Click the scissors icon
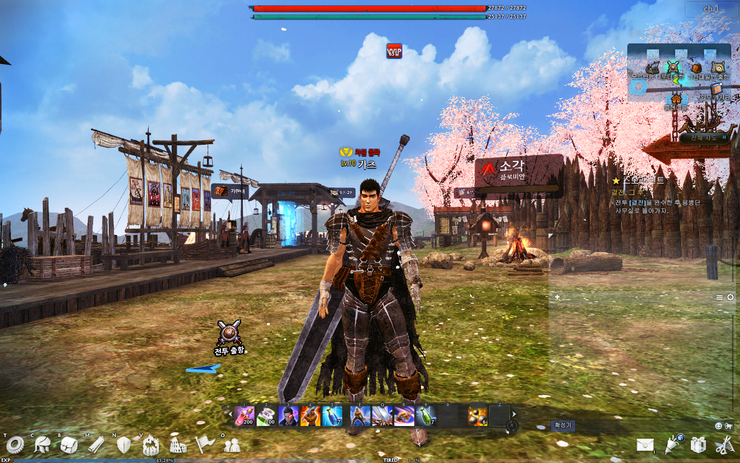740x463 pixels. pos(724,444)
